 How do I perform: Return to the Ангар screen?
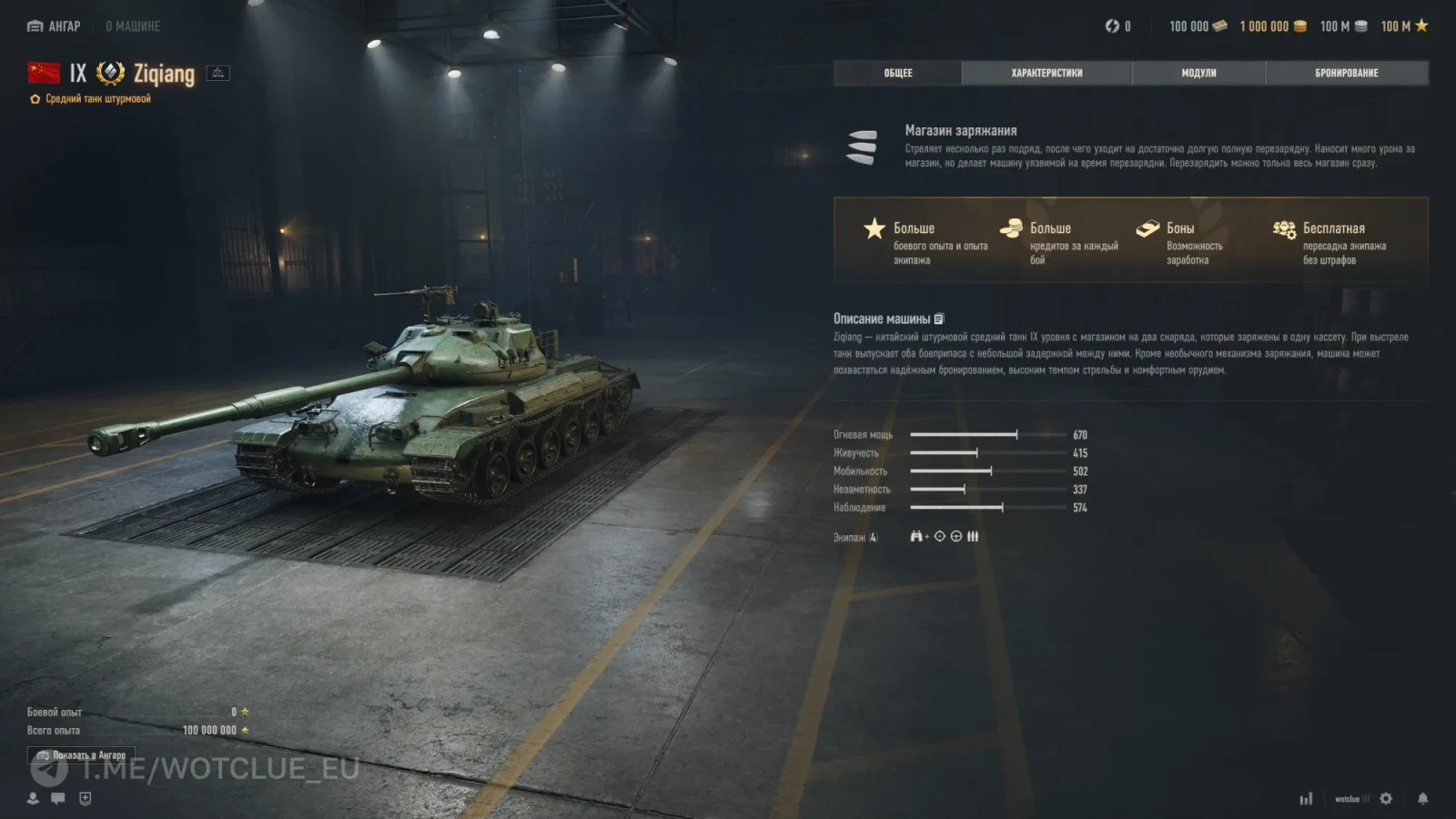pos(55,26)
